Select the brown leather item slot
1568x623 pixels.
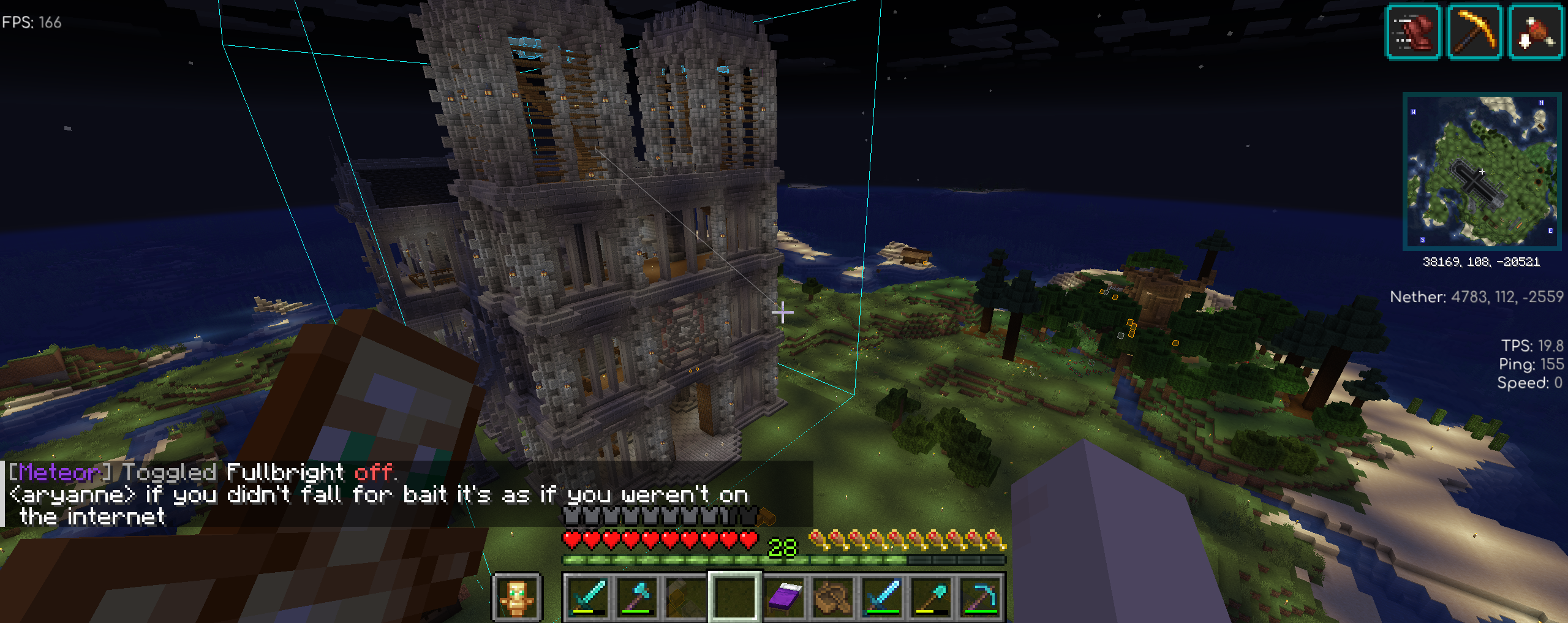(x=834, y=597)
